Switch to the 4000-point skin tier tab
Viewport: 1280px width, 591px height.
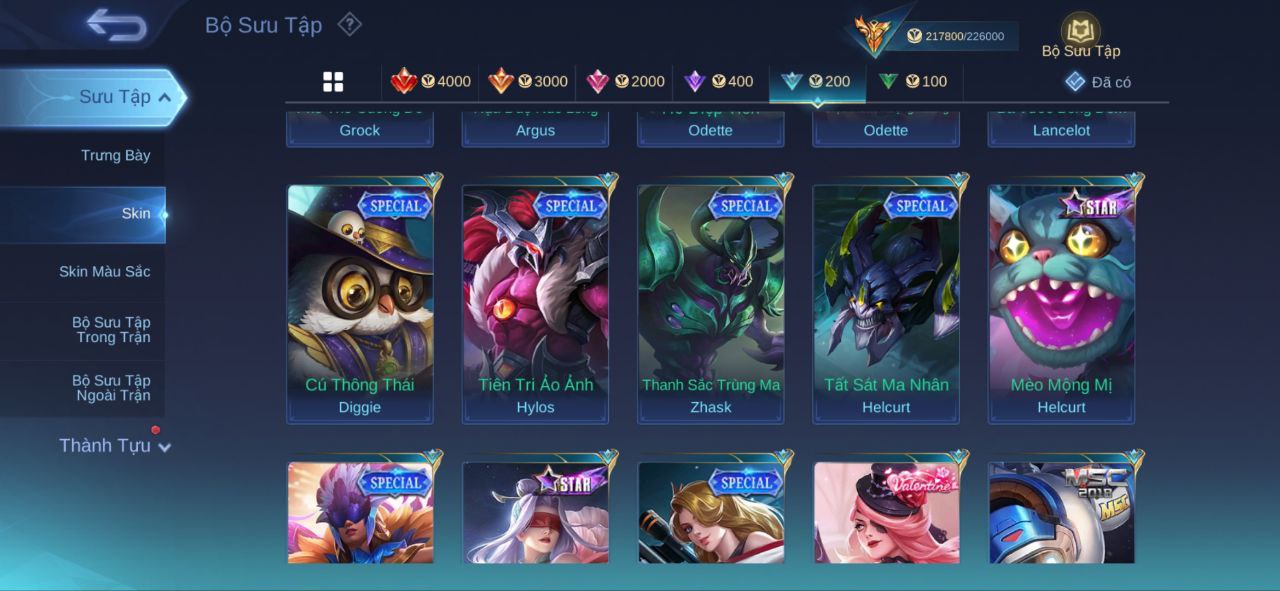pyautogui.click(x=430, y=82)
